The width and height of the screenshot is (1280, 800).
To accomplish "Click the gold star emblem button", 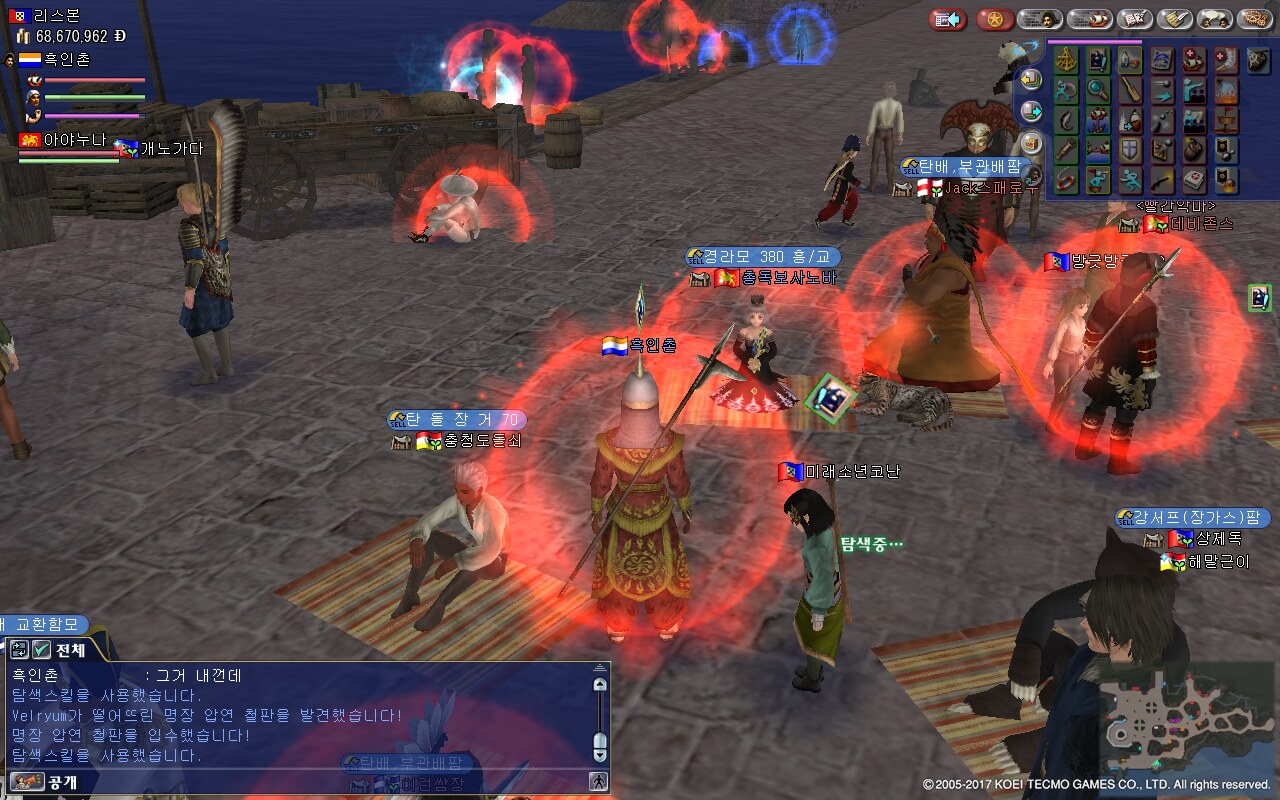I will click(x=995, y=19).
